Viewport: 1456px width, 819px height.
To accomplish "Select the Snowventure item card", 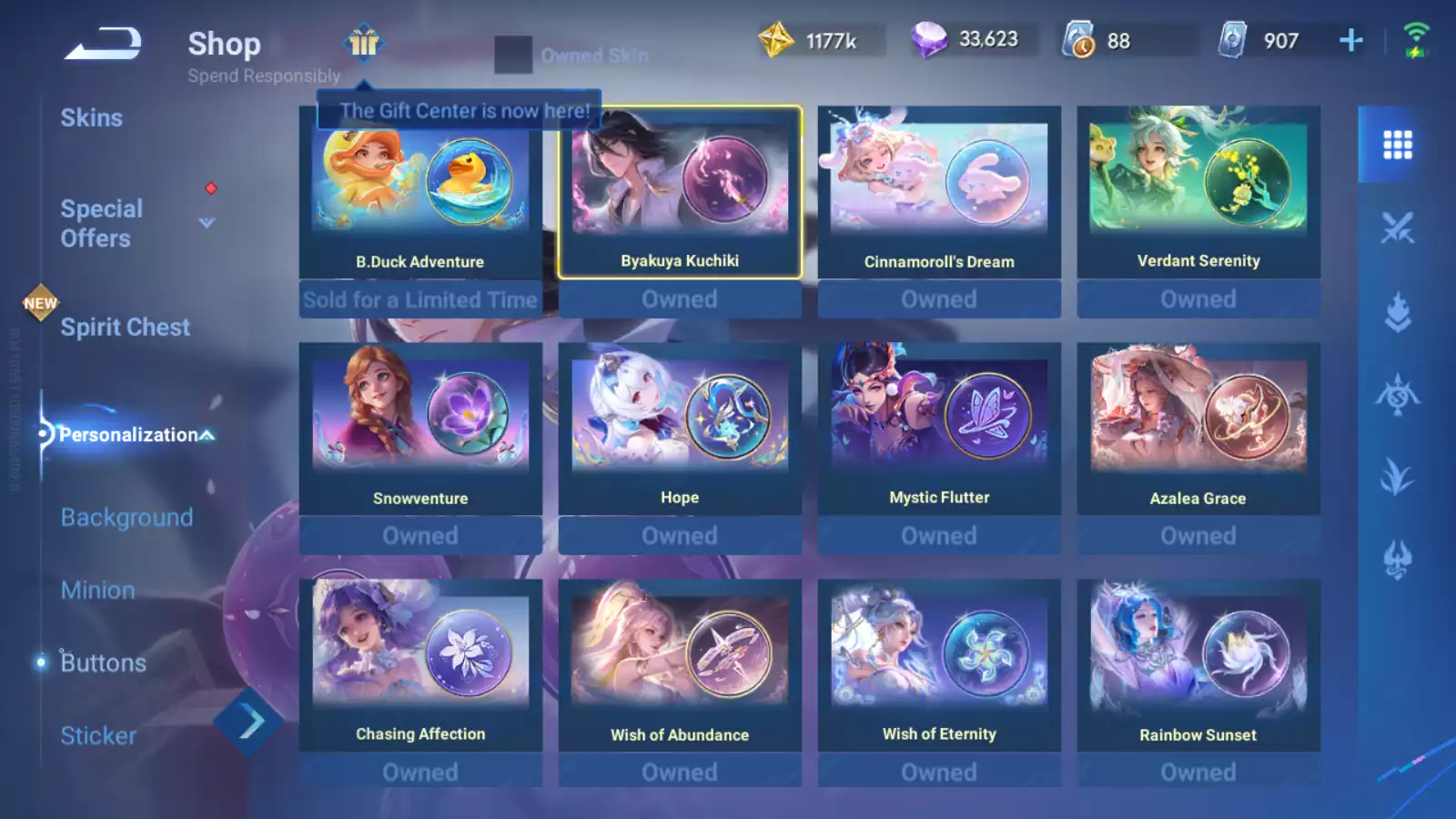I will (420, 430).
